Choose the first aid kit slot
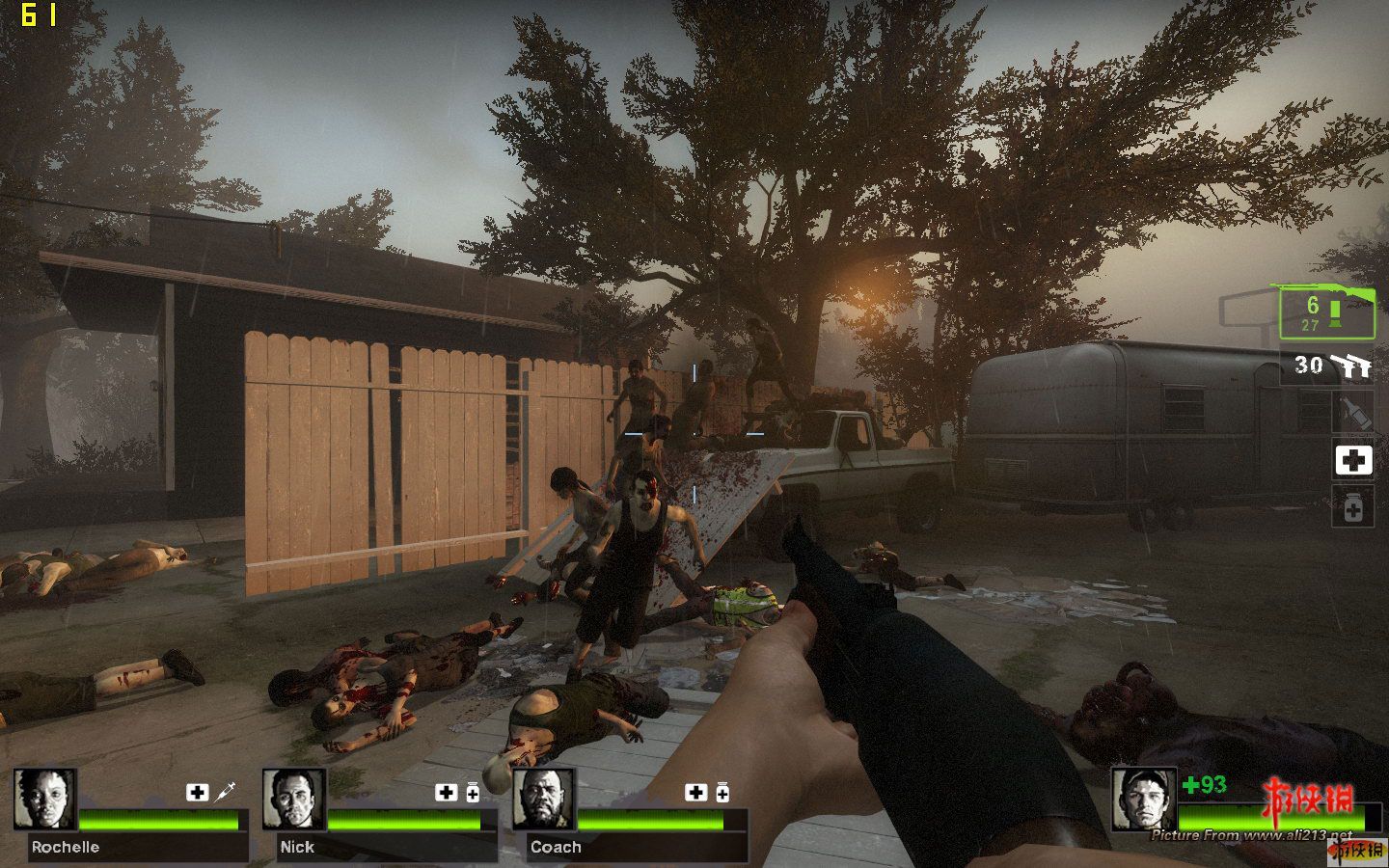 coord(1352,461)
